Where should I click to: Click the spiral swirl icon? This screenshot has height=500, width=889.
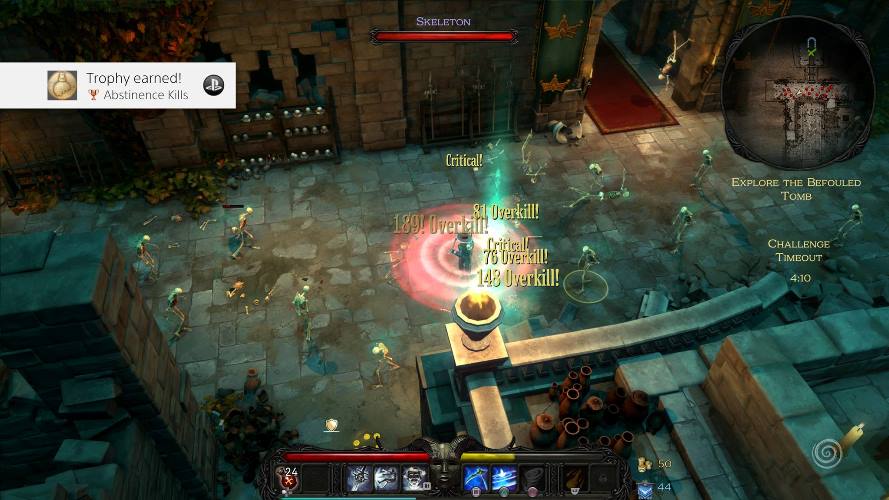(x=826, y=454)
